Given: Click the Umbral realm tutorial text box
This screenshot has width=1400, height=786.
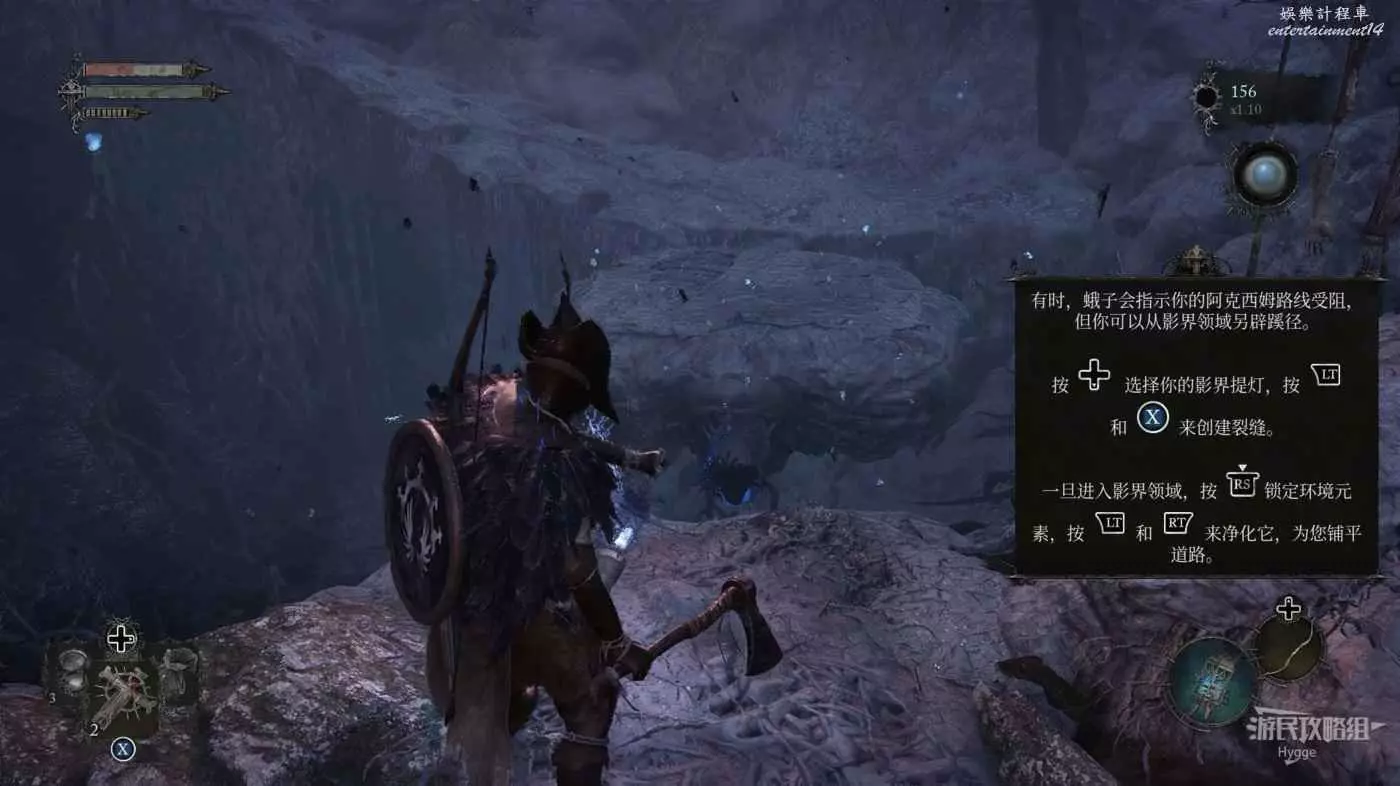Looking at the screenshot, I should 1196,427.
